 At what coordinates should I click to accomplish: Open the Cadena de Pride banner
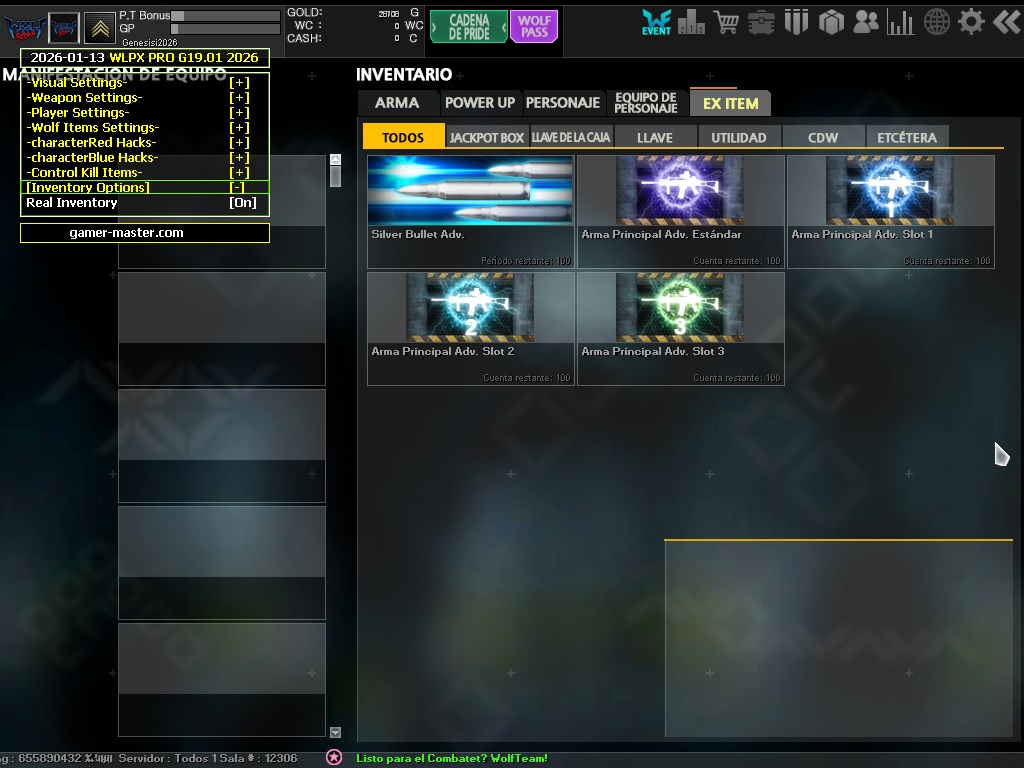tap(469, 27)
